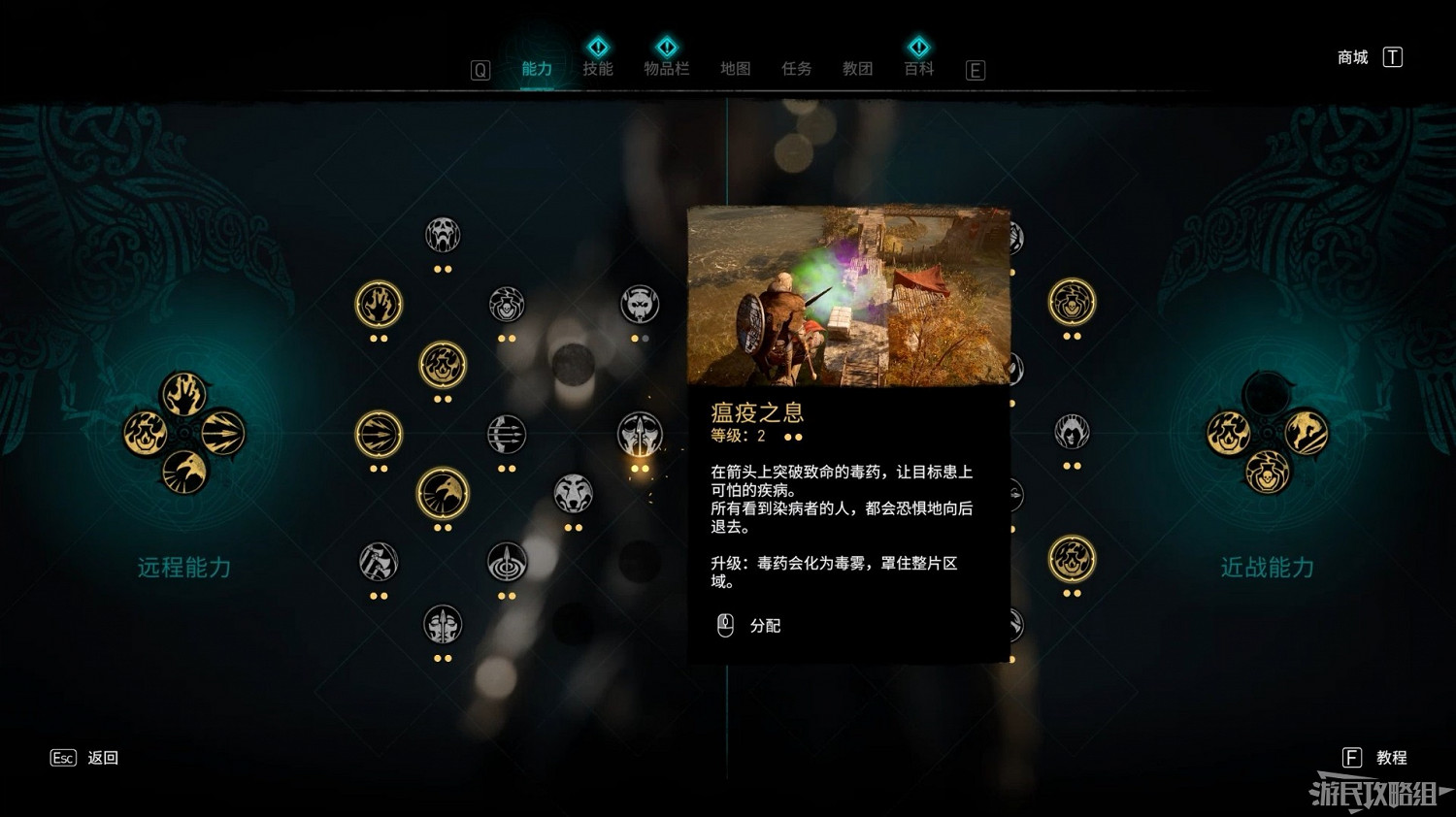Select the triple-arrow volley ability icon
Screen dimensions: 1456x817
[x=506, y=435]
